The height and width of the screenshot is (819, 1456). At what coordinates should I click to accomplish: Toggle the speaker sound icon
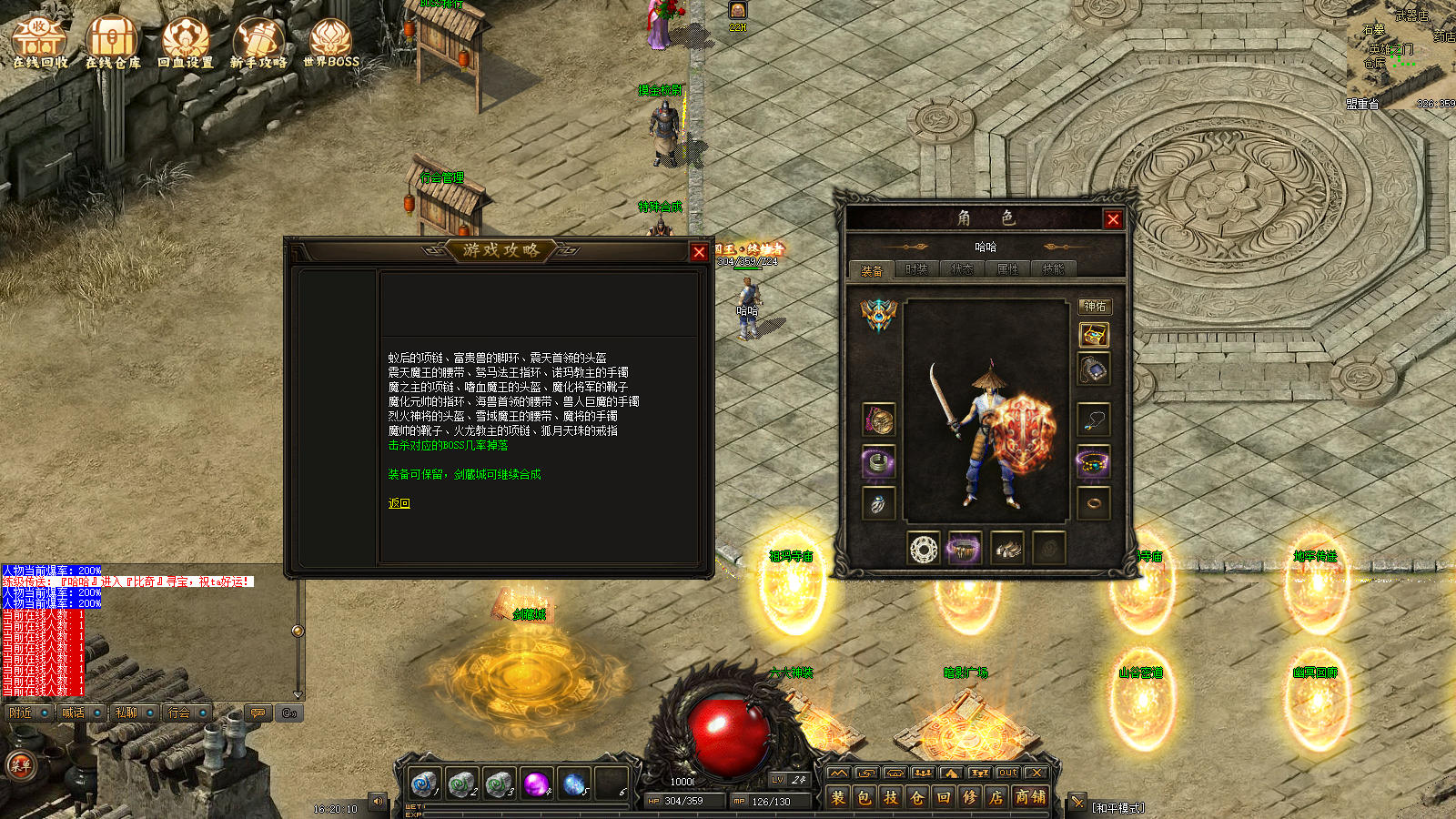(x=378, y=802)
